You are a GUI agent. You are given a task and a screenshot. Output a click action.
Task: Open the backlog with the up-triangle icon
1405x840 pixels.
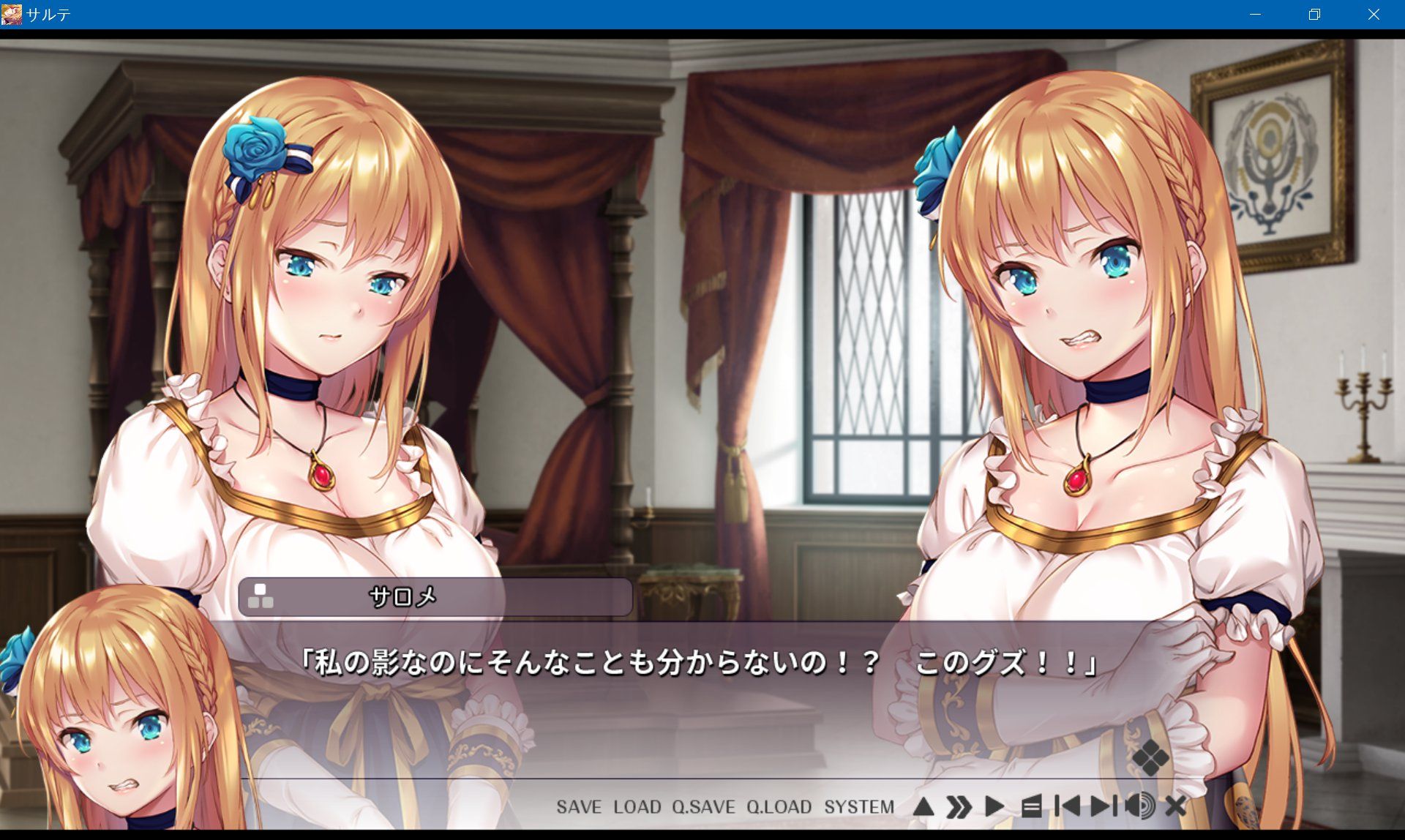click(x=925, y=806)
